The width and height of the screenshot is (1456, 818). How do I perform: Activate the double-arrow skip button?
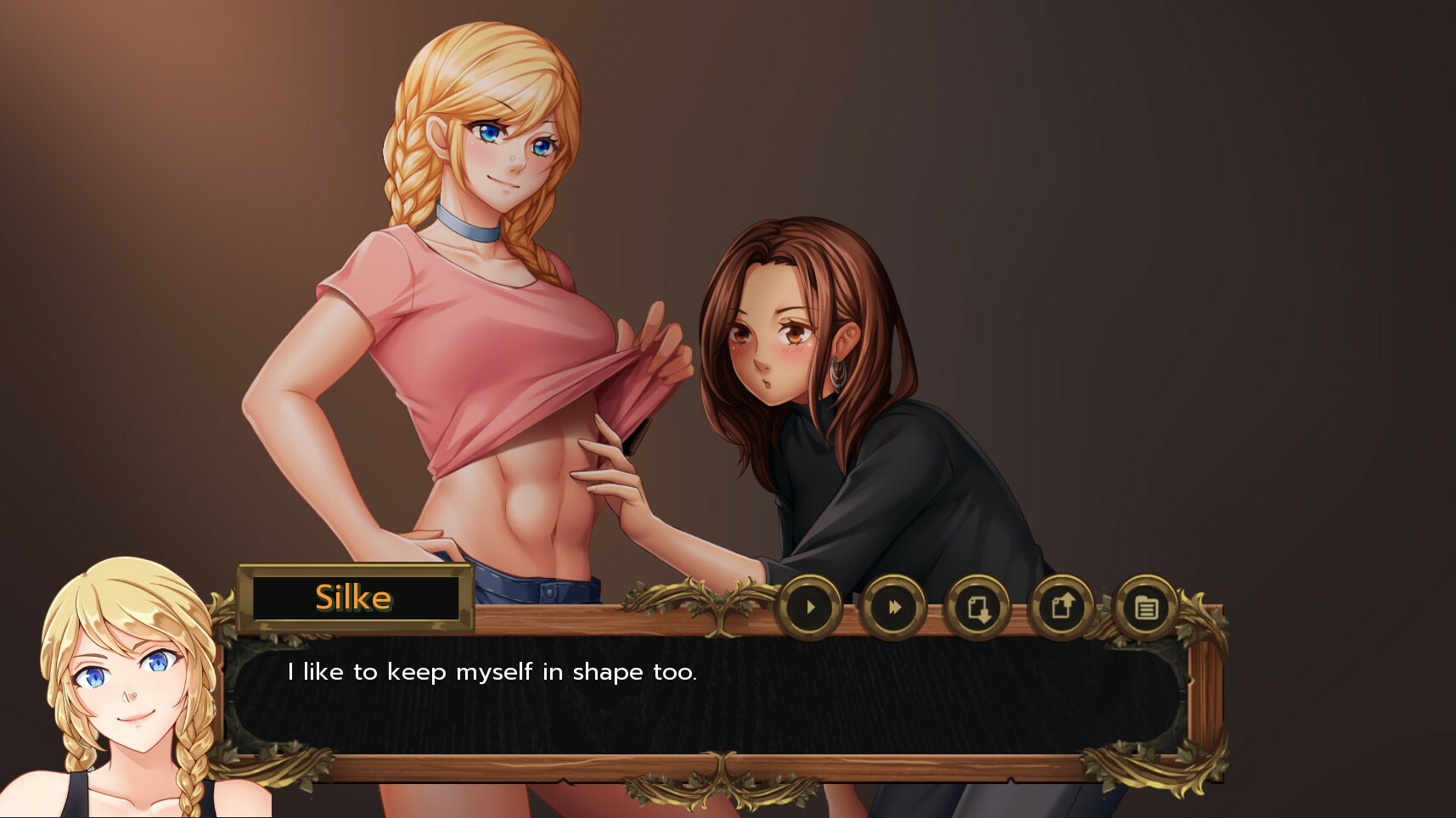click(x=893, y=608)
